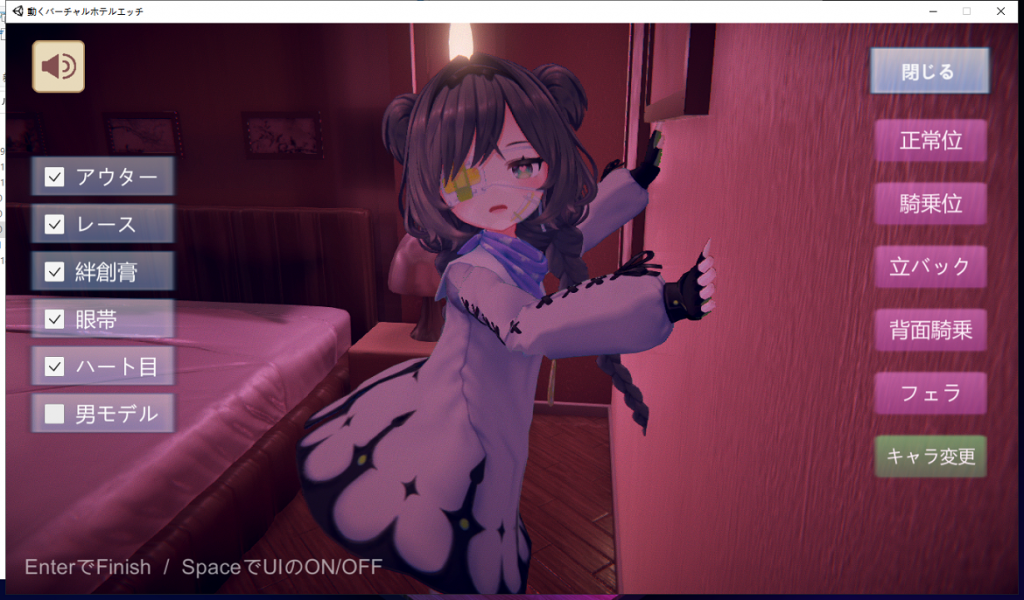The image size is (1024, 600).
Task: Uncheck the アウター checkbox
Action: click(x=54, y=178)
